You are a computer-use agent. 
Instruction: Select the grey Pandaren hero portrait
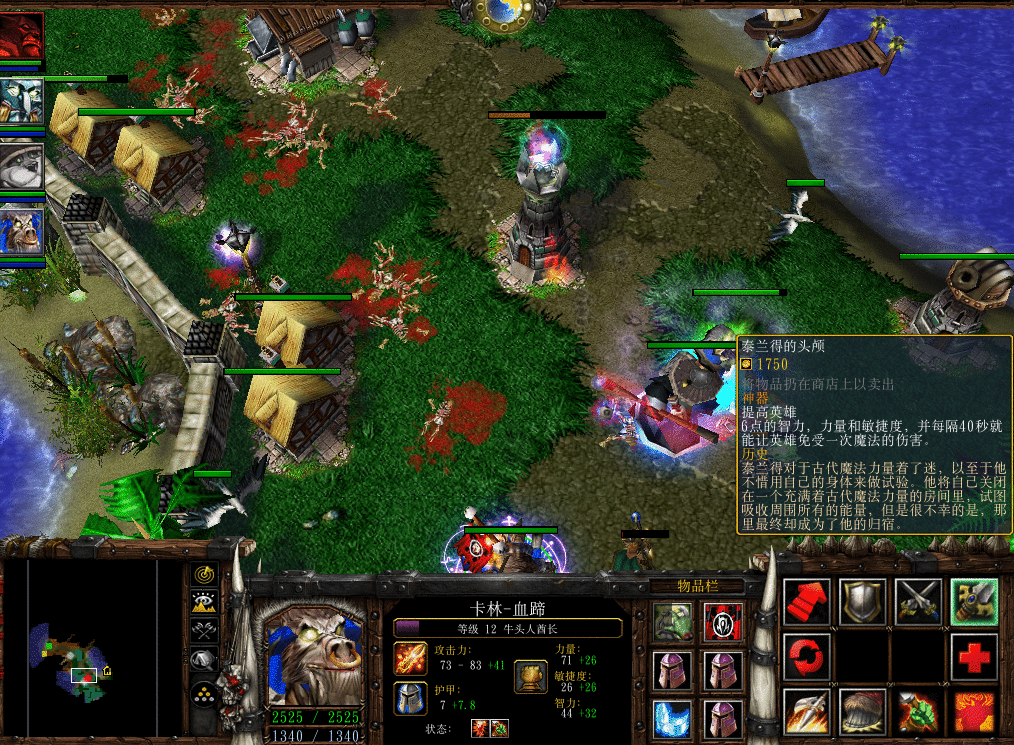(21, 165)
